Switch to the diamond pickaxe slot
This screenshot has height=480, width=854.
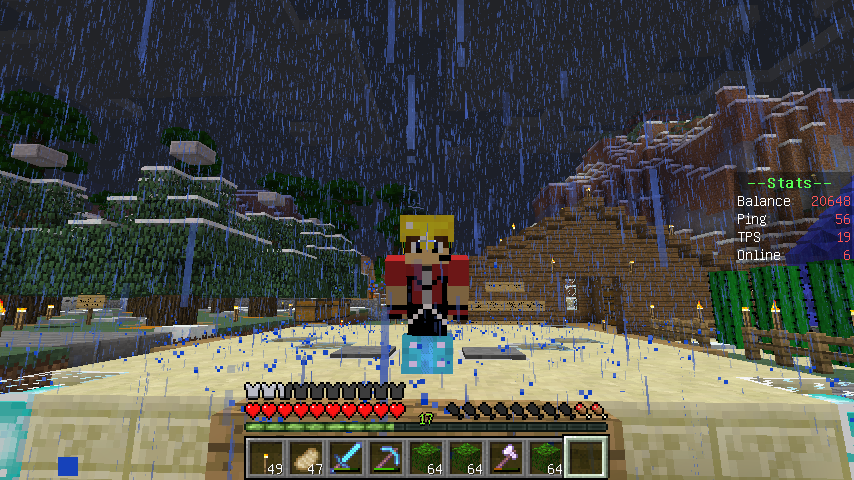(385, 458)
